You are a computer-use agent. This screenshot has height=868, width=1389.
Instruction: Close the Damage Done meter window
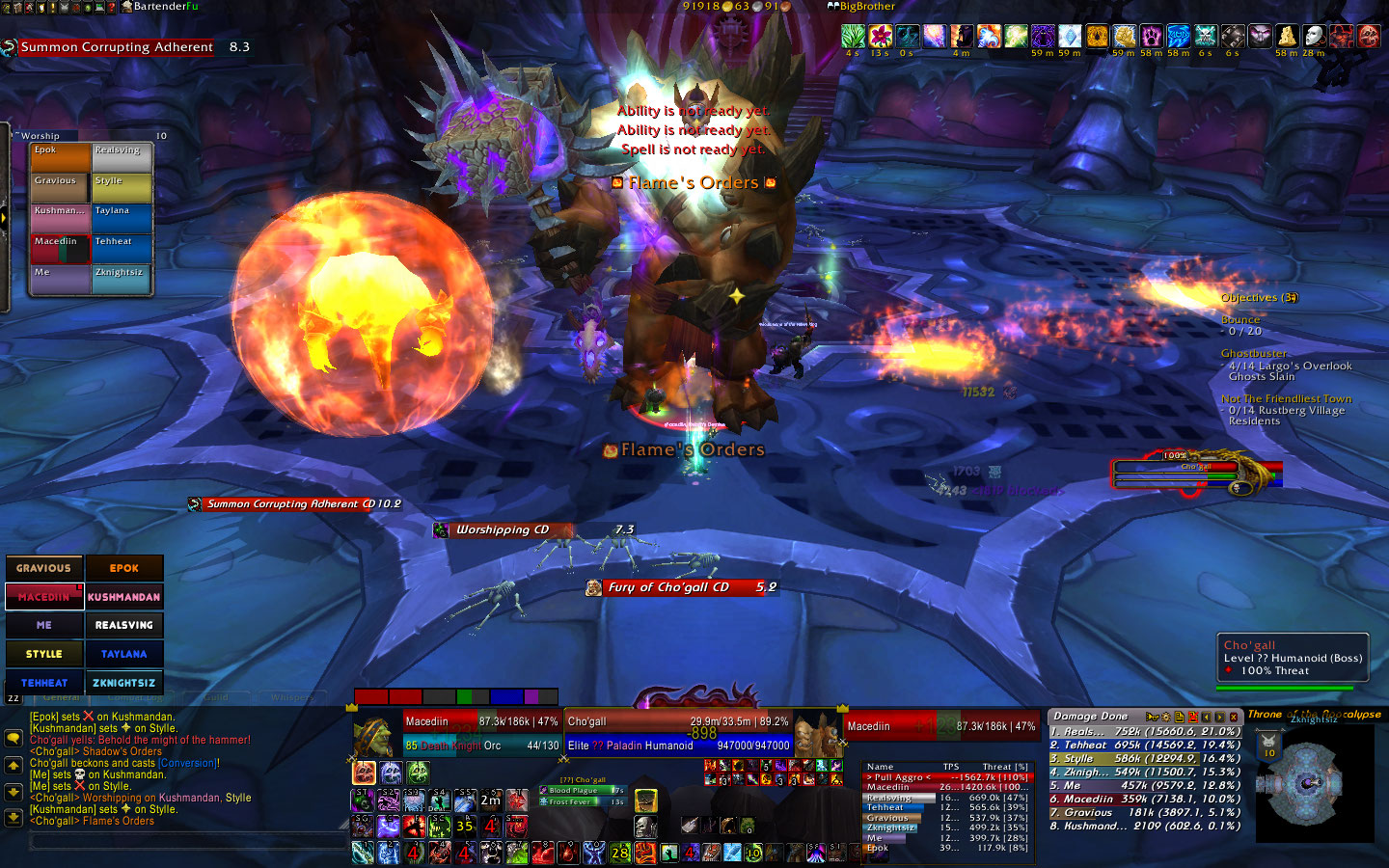1233,717
